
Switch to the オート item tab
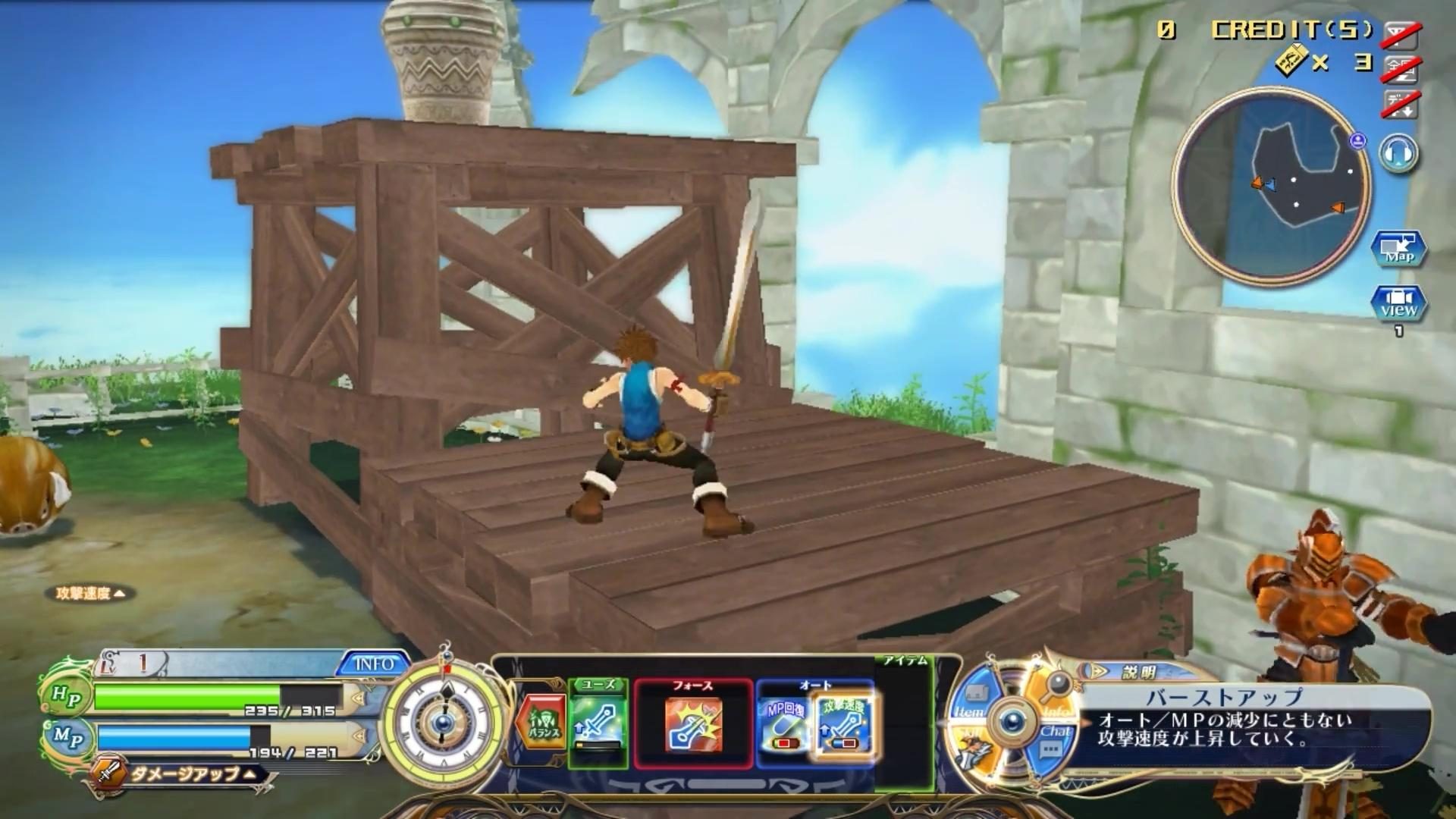point(814,685)
